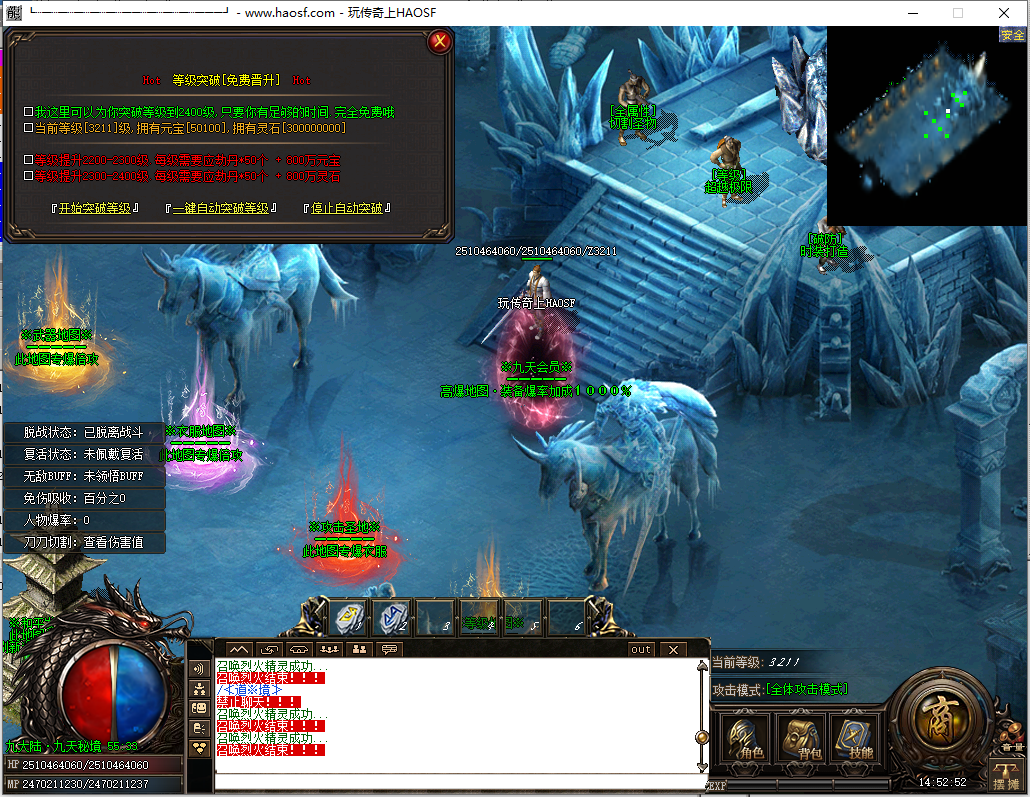The image size is (1030, 797).
Task: Select the speech-bubble chat channel tab
Action: [390, 649]
